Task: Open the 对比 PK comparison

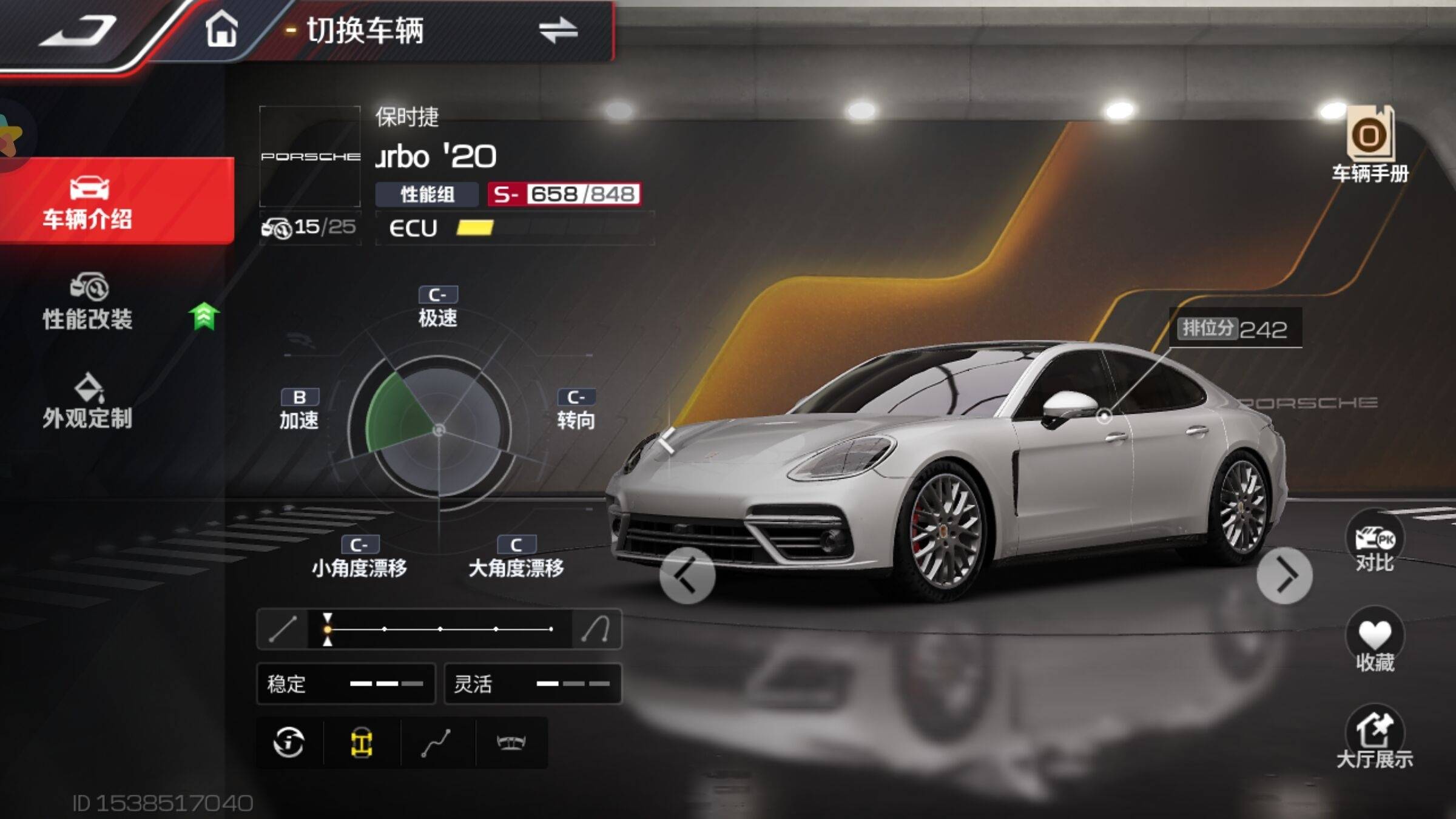Action: pos(1375,544)
